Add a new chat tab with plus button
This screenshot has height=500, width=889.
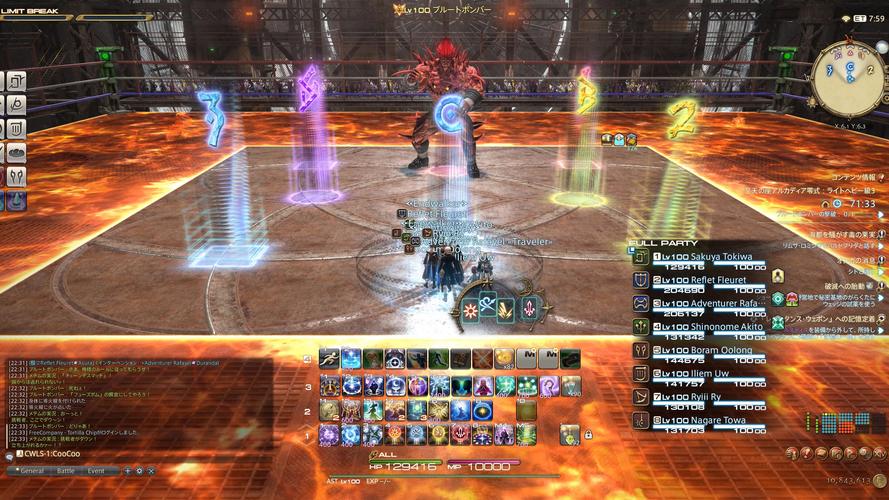(x=126, y=470)
